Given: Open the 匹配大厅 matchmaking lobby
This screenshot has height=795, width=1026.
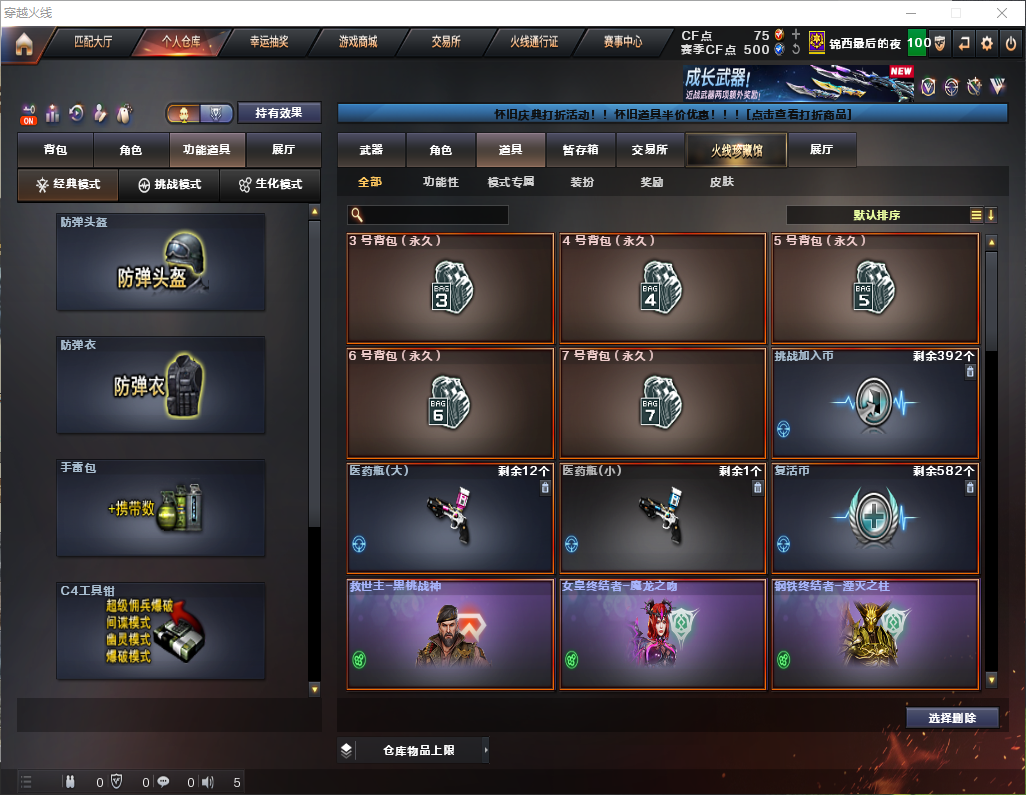Looking at the screenshot, I should [x=95, y=42].
